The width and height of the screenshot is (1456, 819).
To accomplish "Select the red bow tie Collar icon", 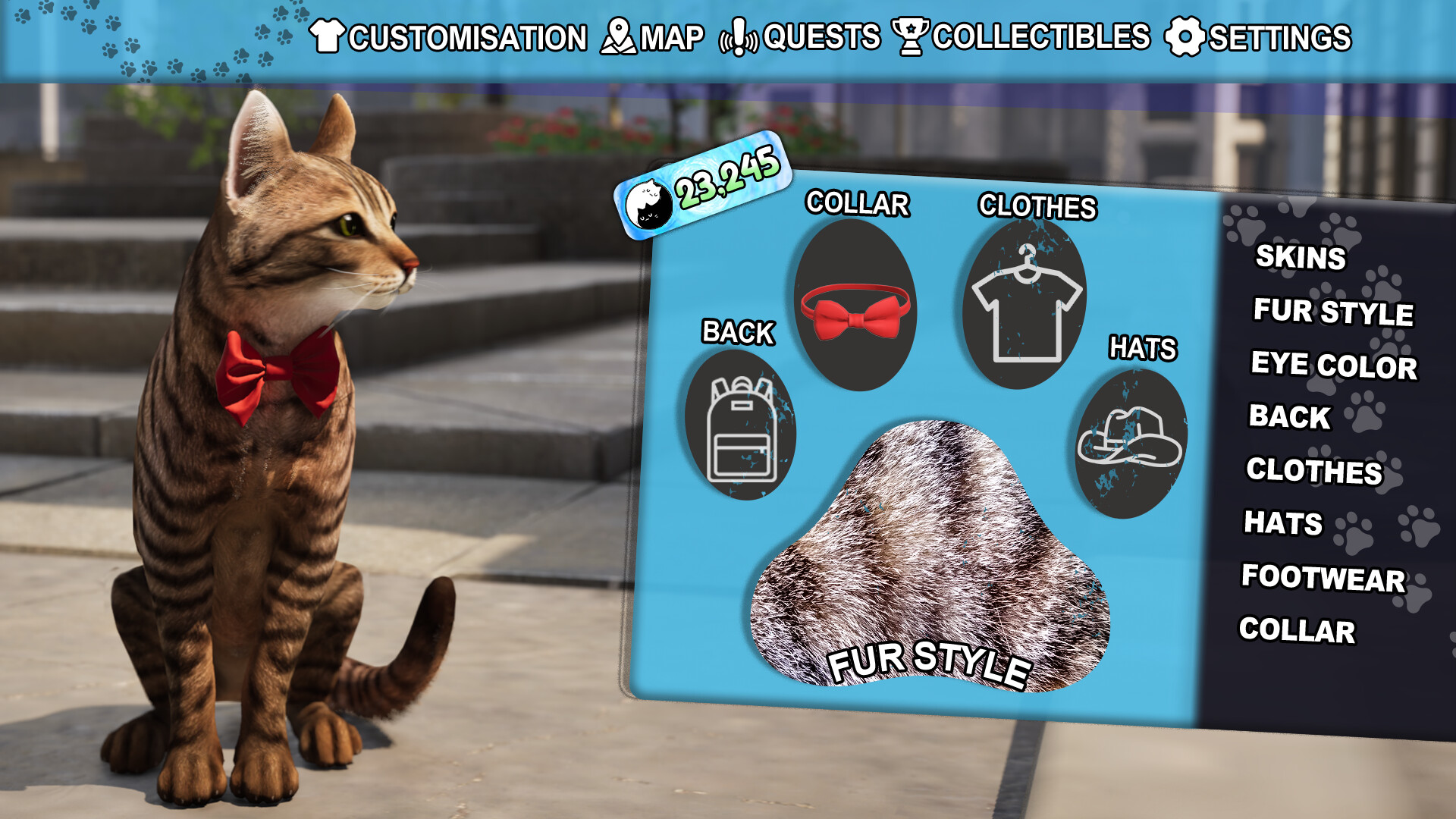I will click(855, 307).
